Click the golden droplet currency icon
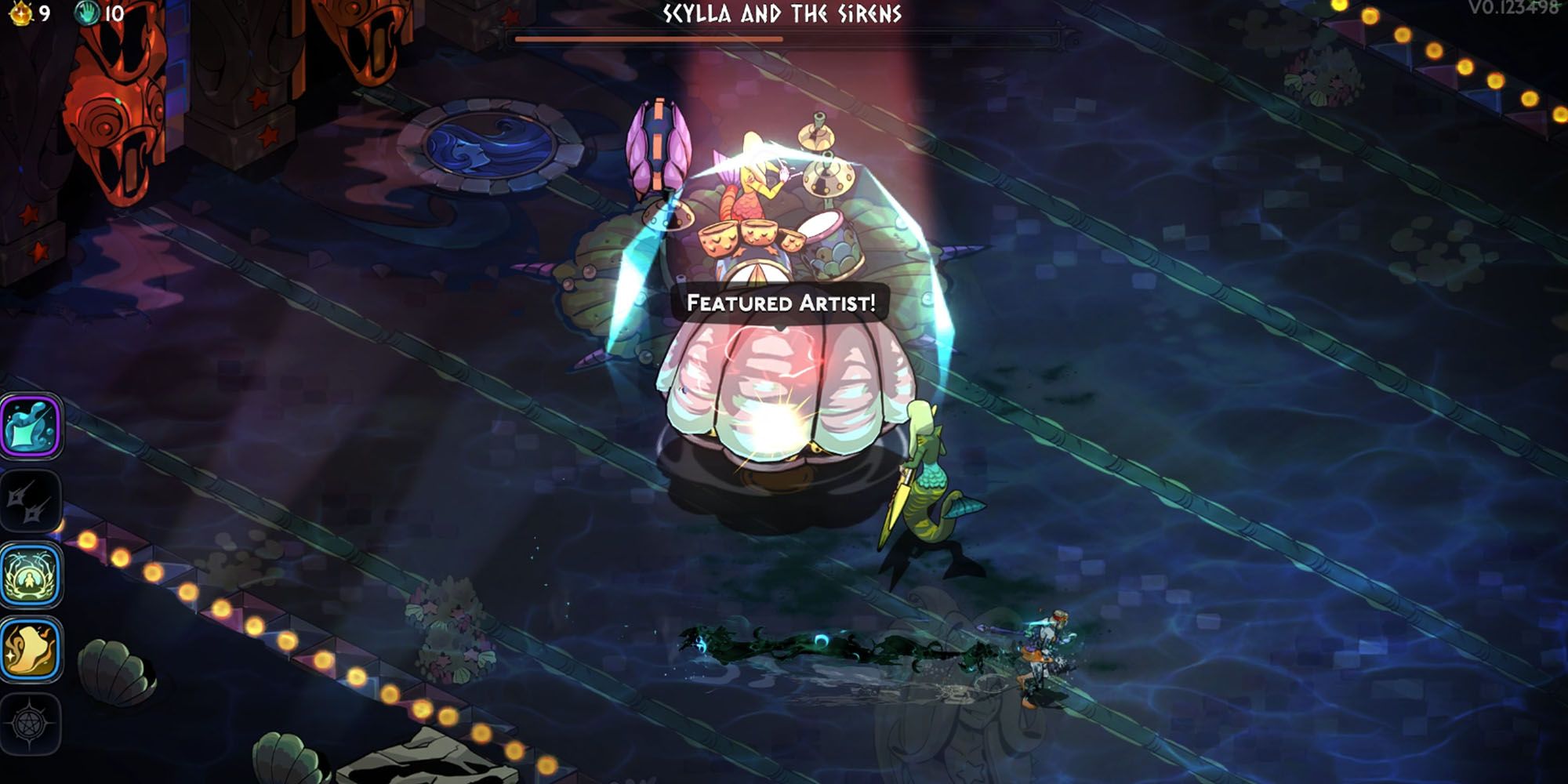 22,13
